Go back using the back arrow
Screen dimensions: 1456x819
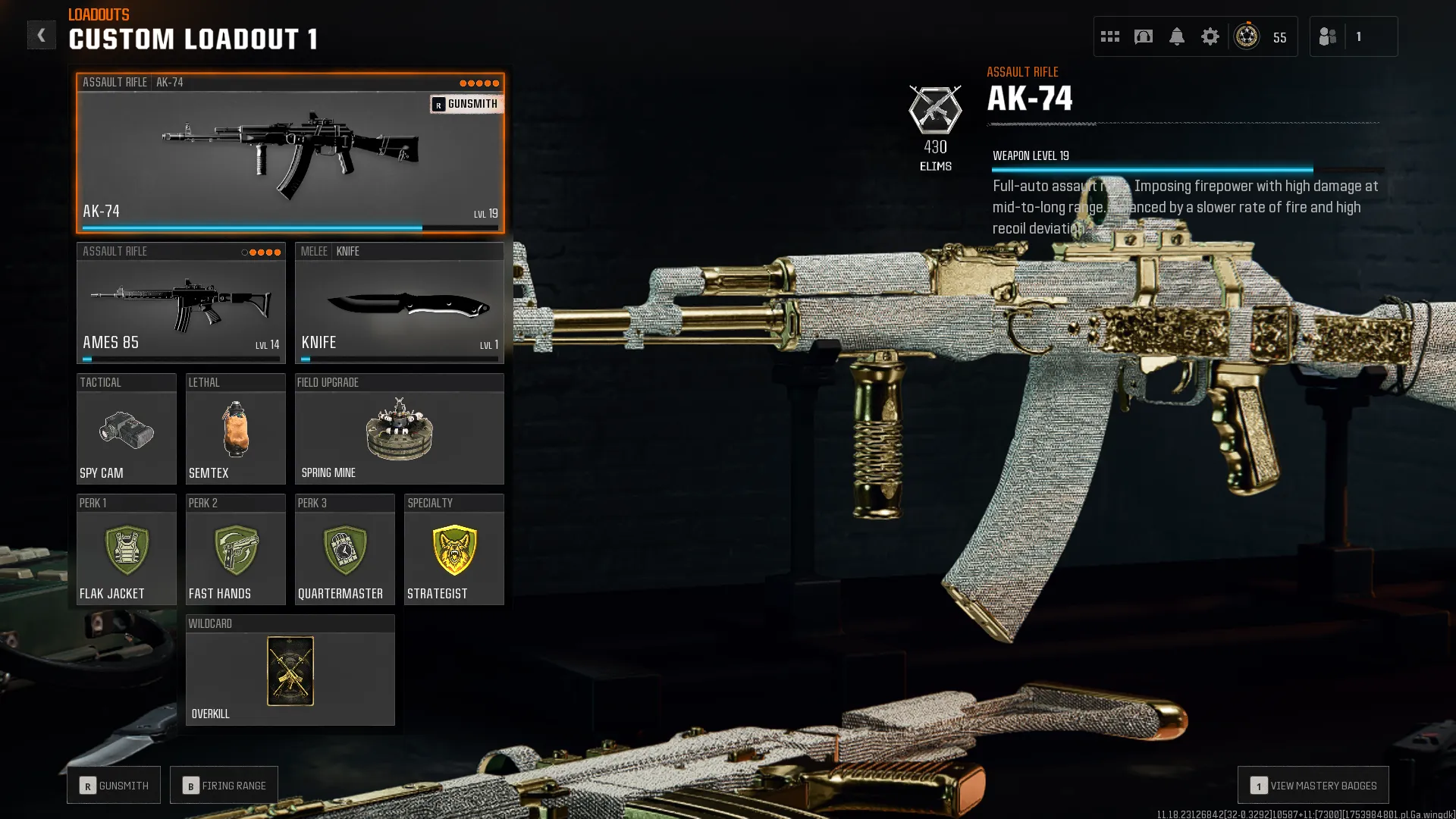42,34
